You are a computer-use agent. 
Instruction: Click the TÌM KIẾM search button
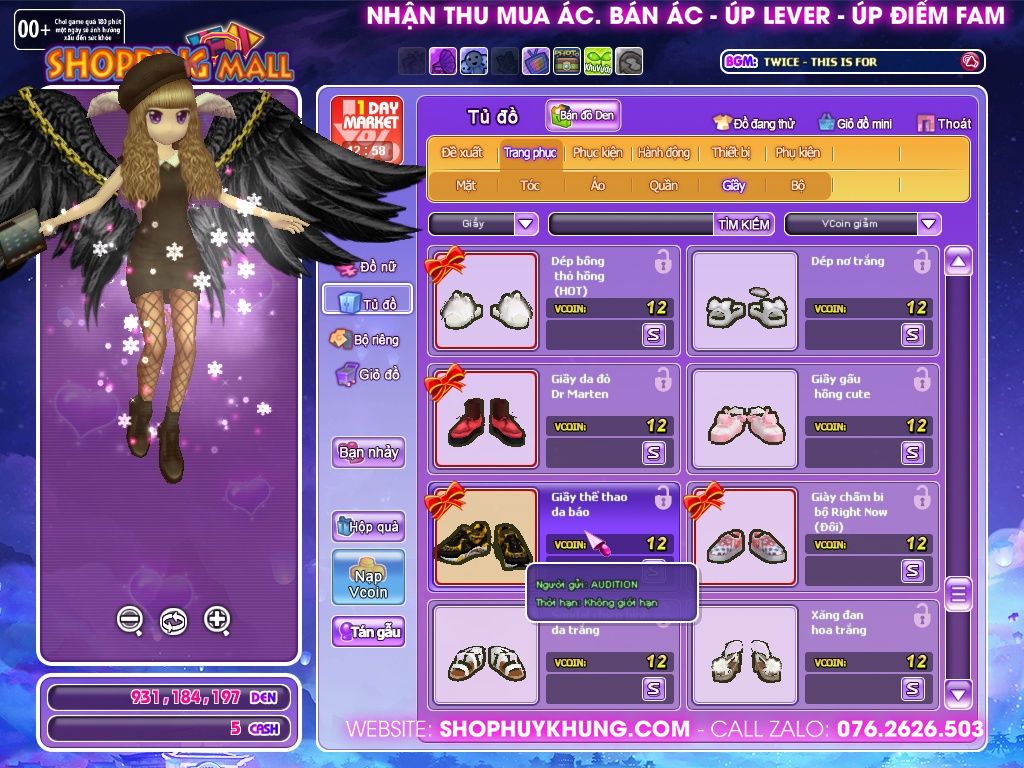(x=744, y=224)
